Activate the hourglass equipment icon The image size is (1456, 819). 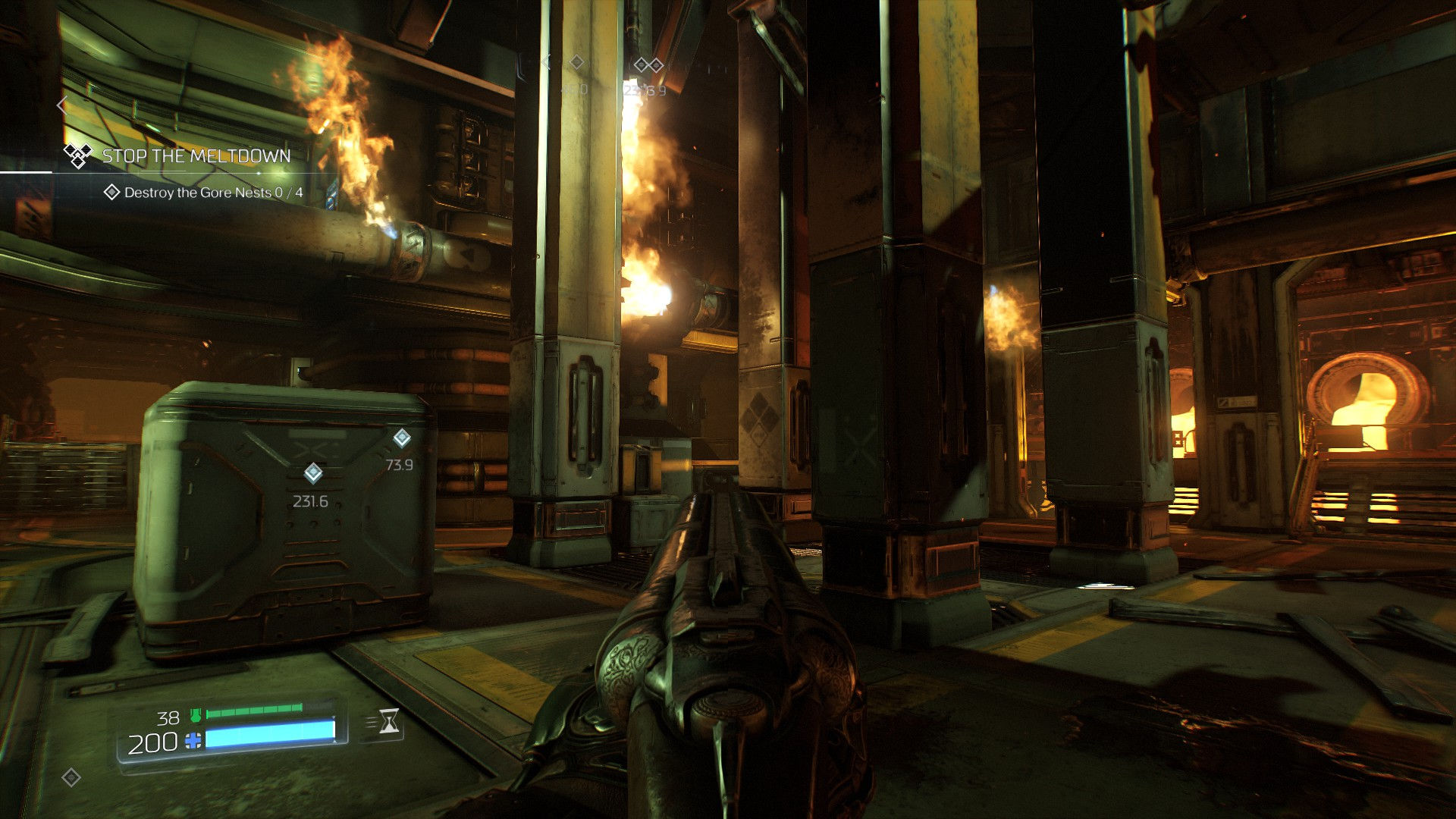388,721
